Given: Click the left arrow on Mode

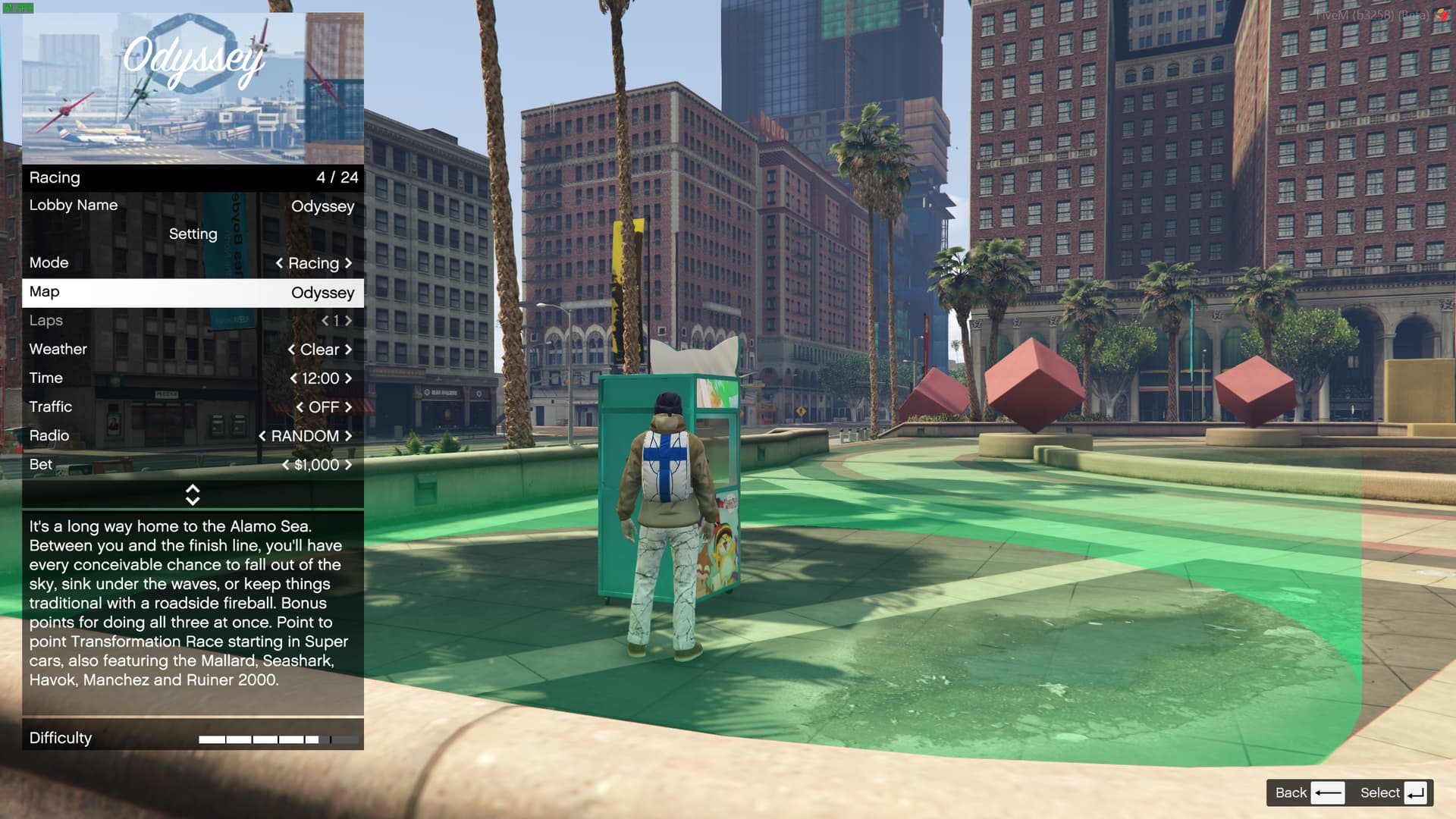Looking at the screenshot, I should pos(279,263).
